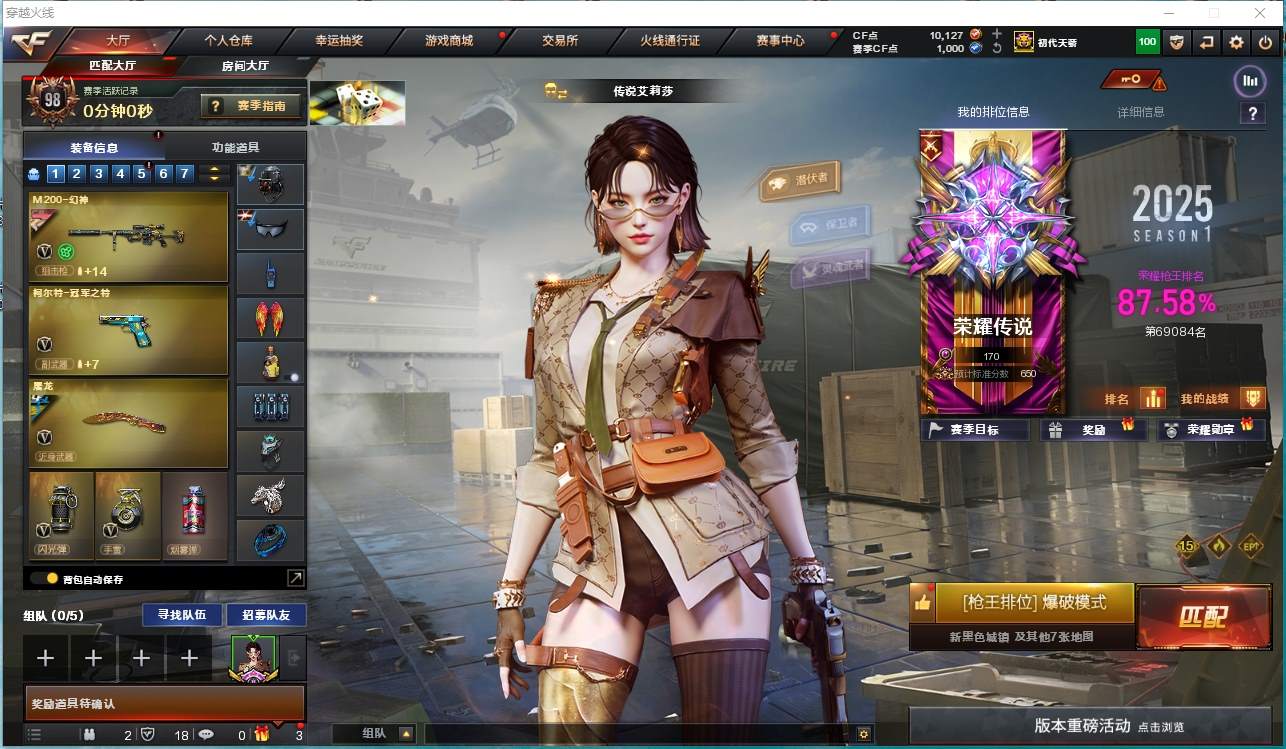Open the settings gear icon

pyautogui.click(x=1237, y=42)
